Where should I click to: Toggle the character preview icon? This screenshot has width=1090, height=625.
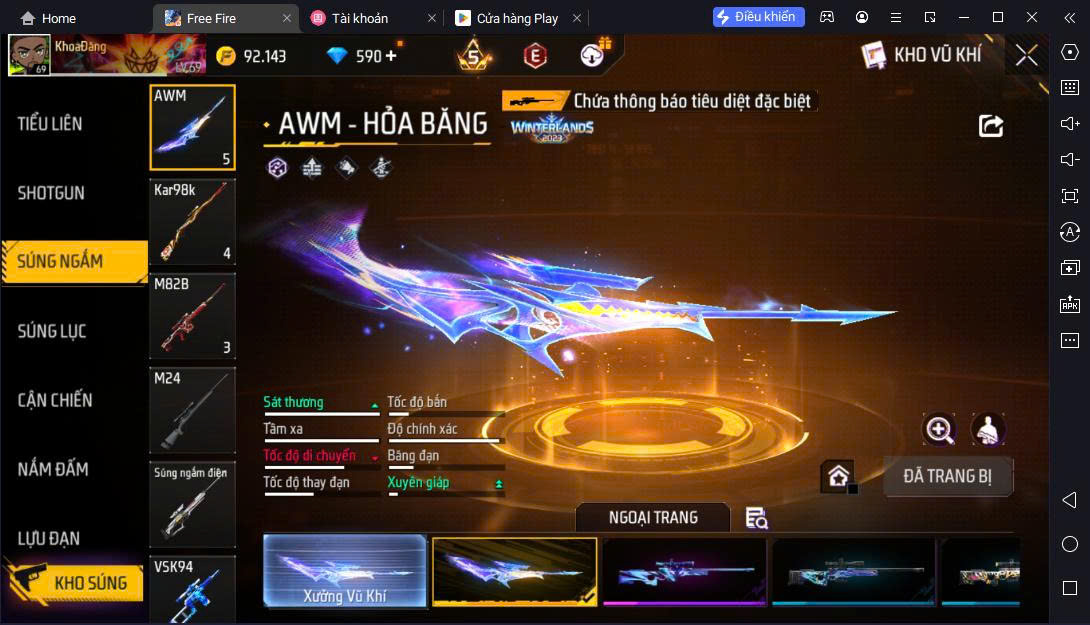pos(988,430)
